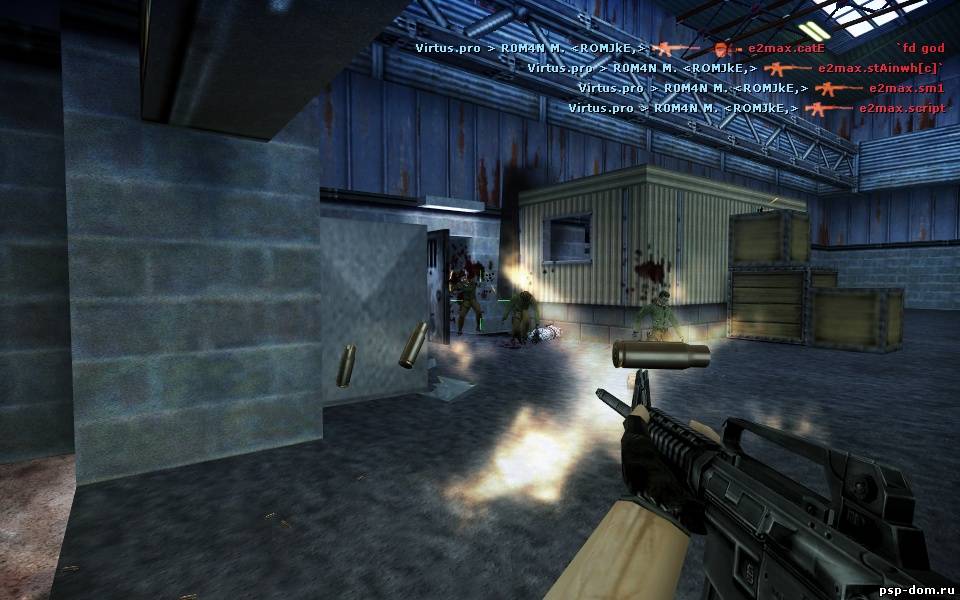Open the psp-dom.ru watermark link
Image resolution: width=960 pixels, height=600 pixels.
915,589
